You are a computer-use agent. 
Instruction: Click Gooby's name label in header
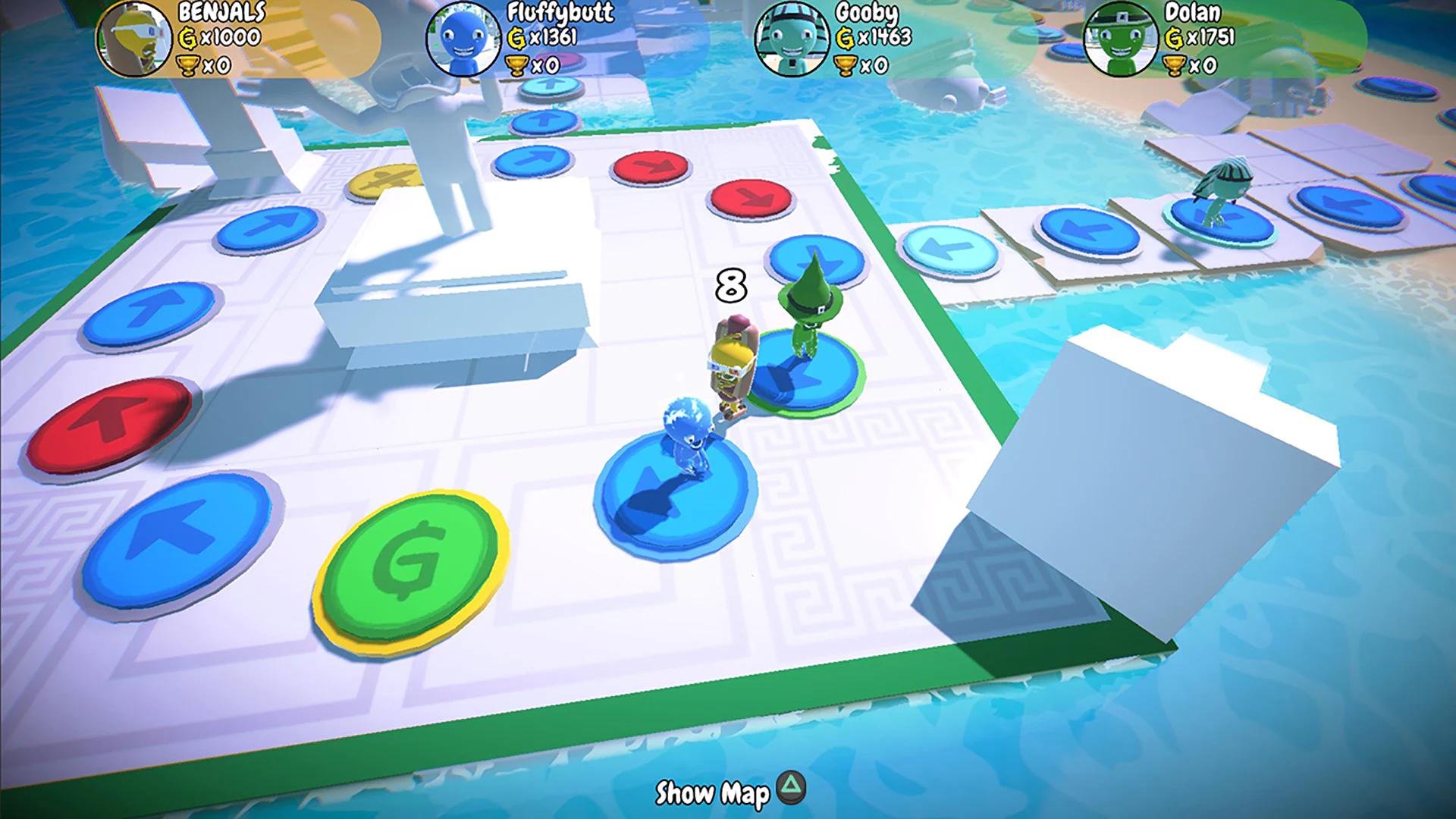[864, 14]
